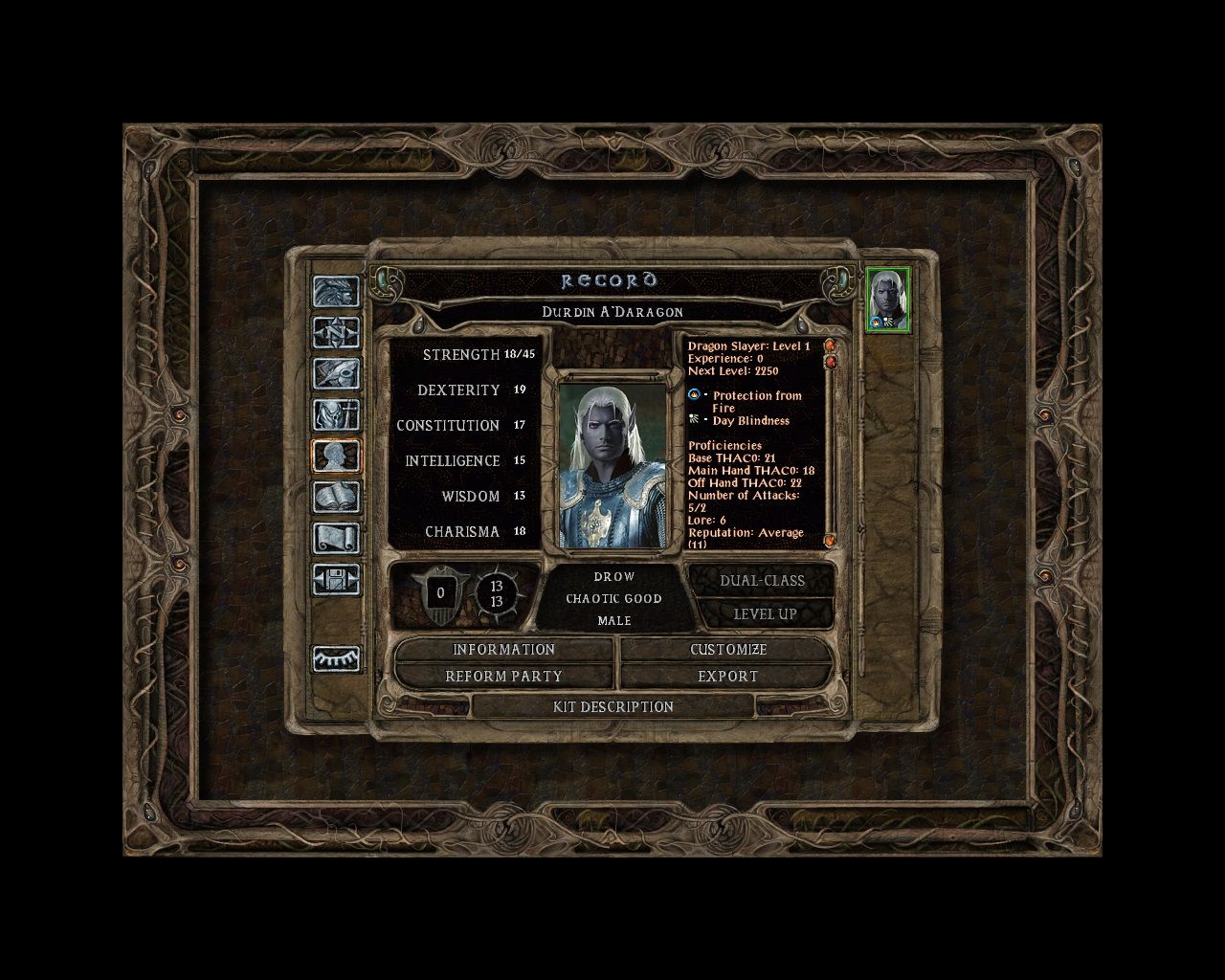Screen dimensions: 1225x980
Task: Click the DUAL-CLASS button
Action: tap(764, 580)
